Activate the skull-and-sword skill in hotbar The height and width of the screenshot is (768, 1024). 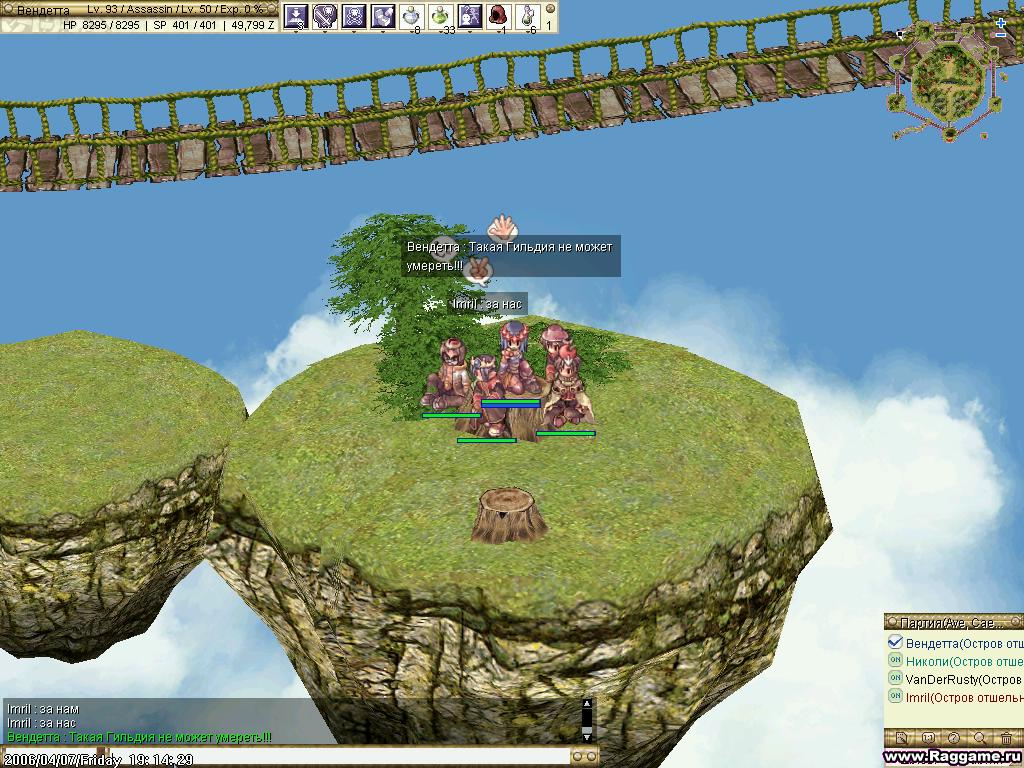[324, 15]
